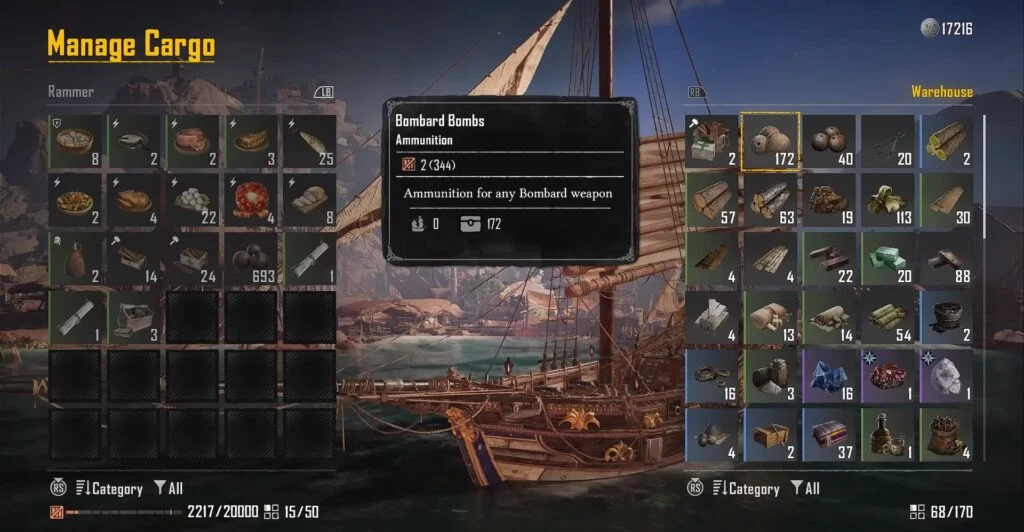The height and width of the screenshot is (532, 1024).
Task: Select the eggs stack of 22
Action: pos(193,200)
